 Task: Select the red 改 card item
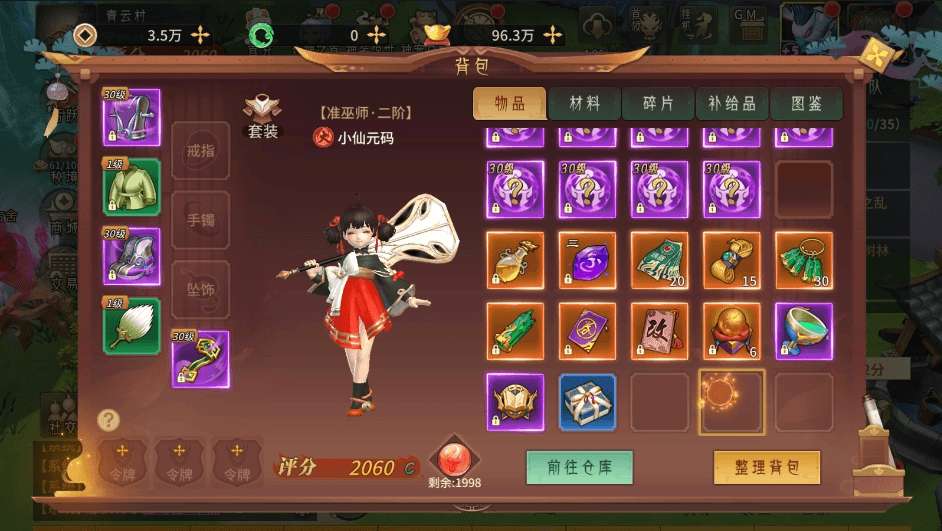click(659, 331)
